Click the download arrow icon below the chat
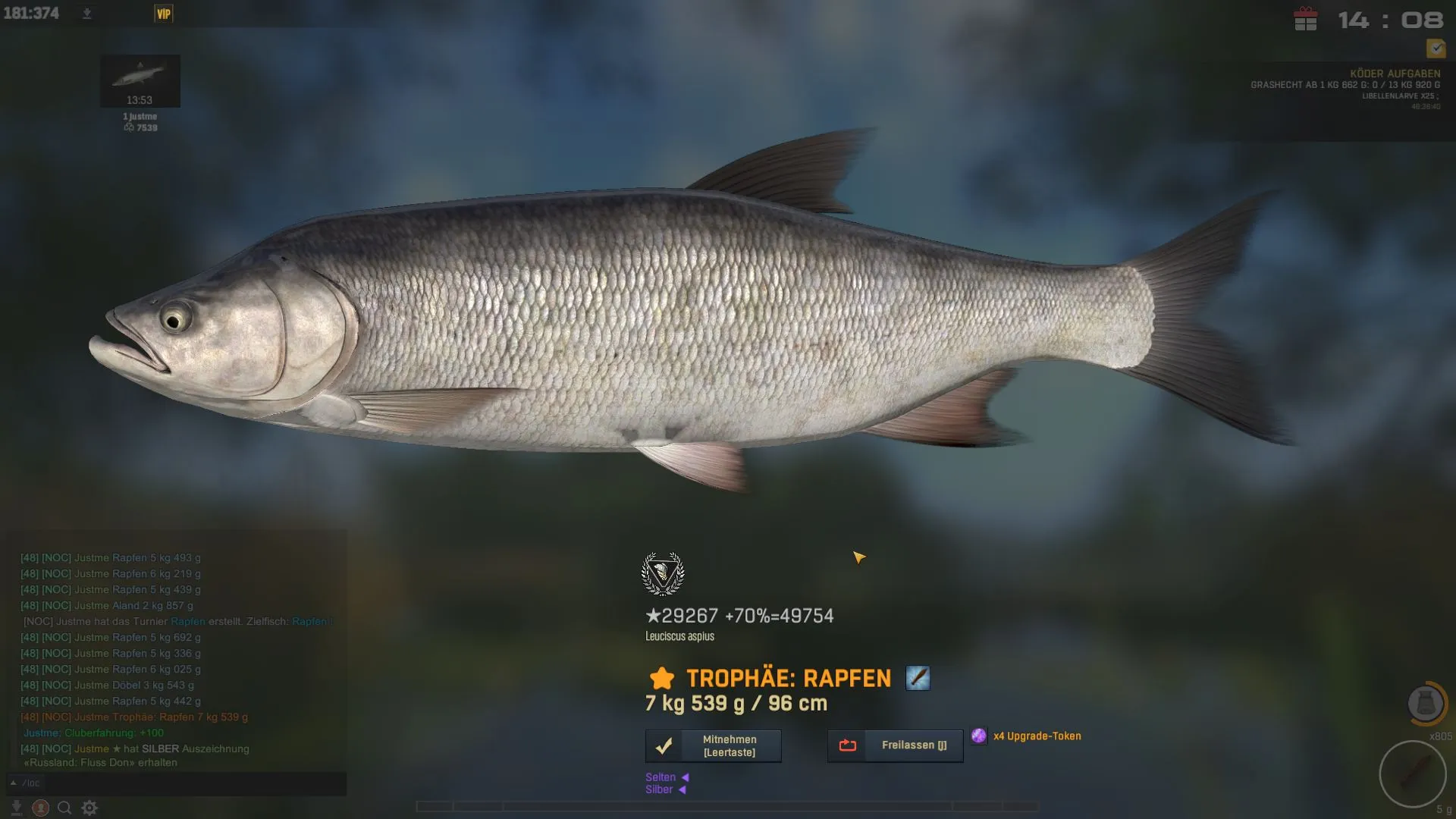 tap(17, 808)
